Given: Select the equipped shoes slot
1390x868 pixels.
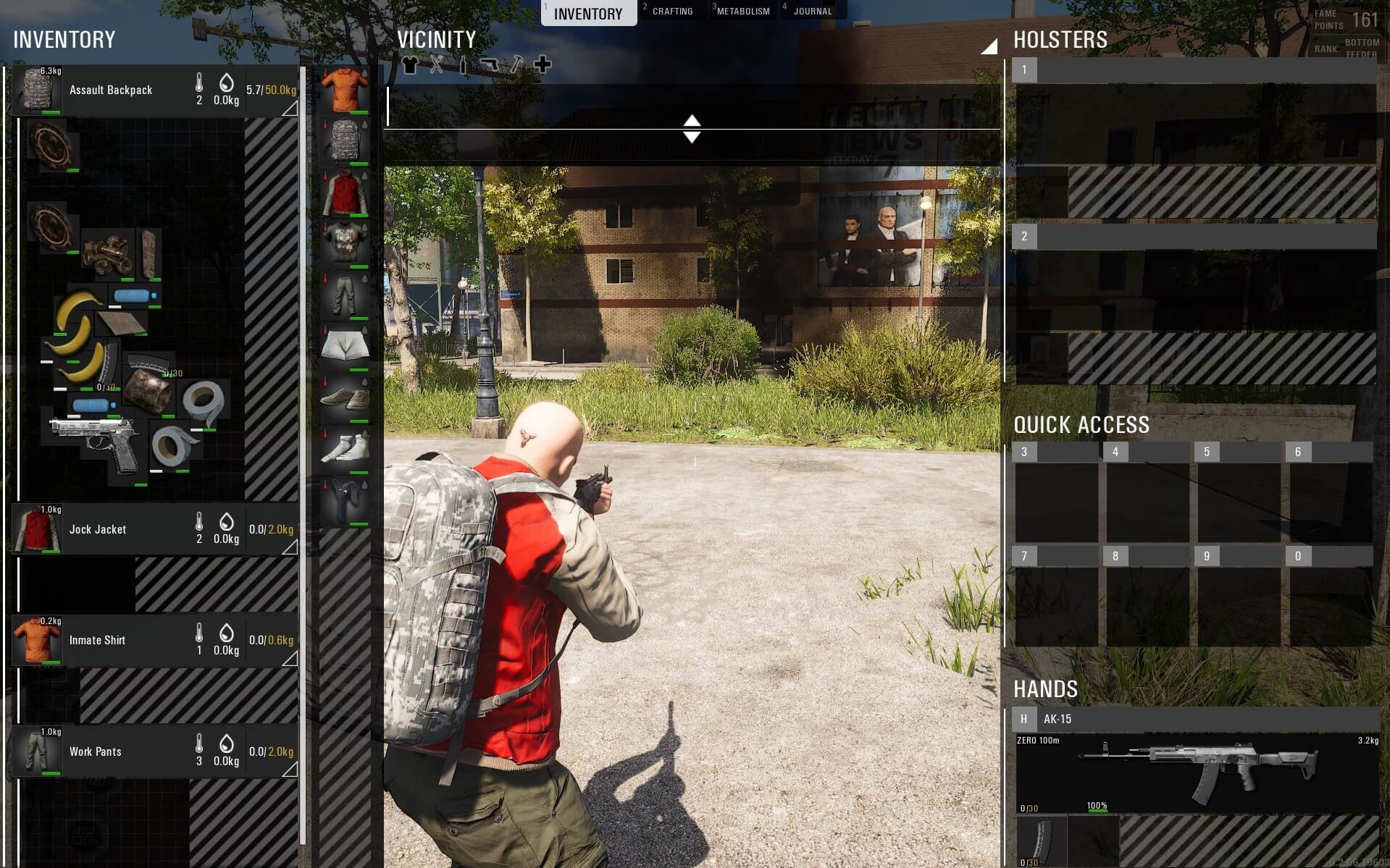Looking at the screenshot, I should coord(345,398).
